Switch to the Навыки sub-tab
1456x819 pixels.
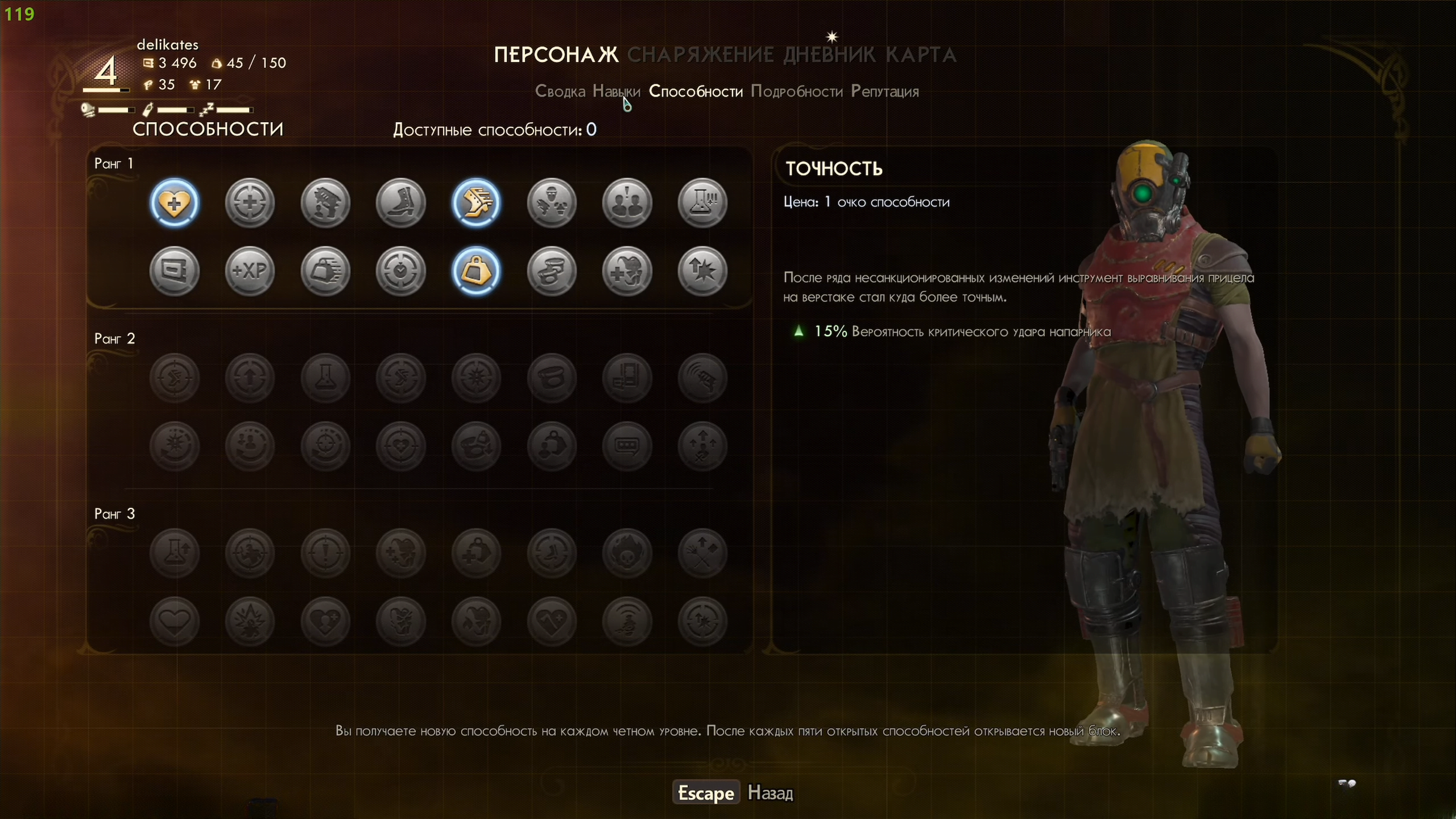[x=616, y=92]
